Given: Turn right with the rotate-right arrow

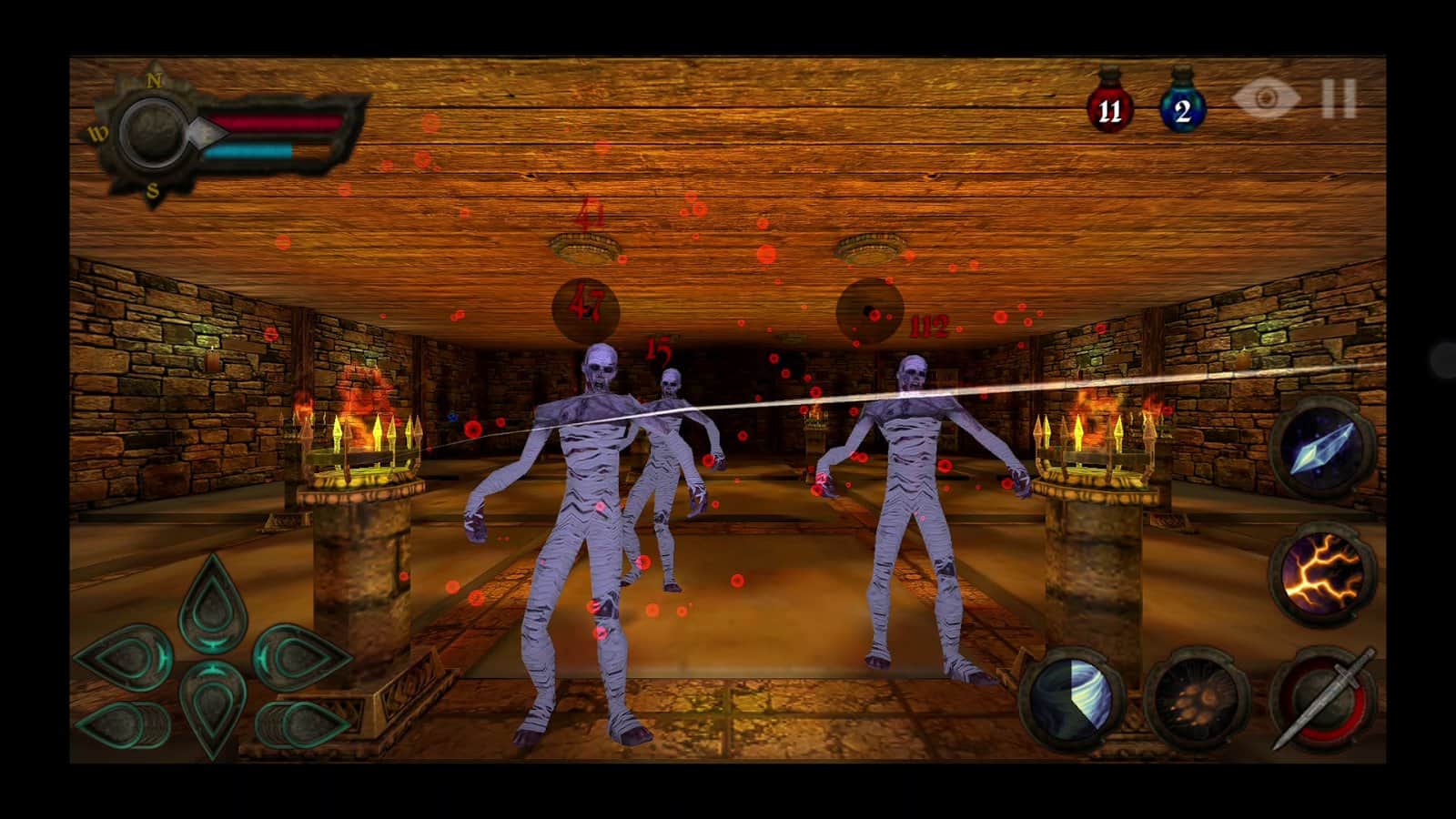Looking at the screenshot, I should click(302, 726).
